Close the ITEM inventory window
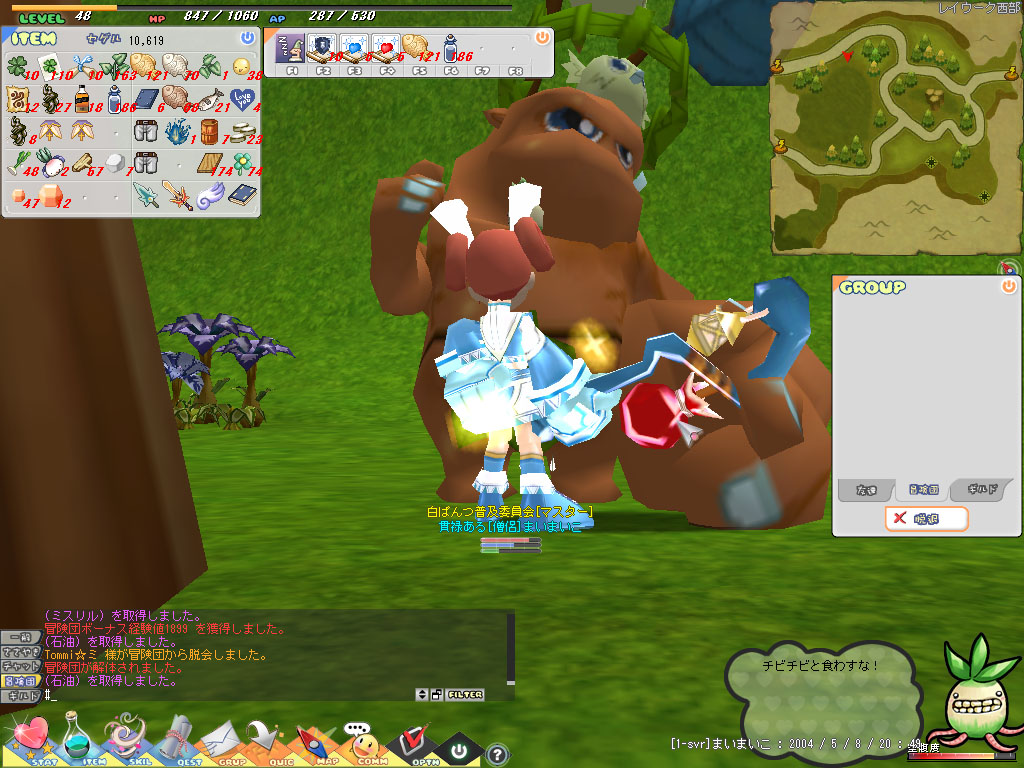Image resolution: width=1024 pixels, height=768 pixels. coord(247,38)
